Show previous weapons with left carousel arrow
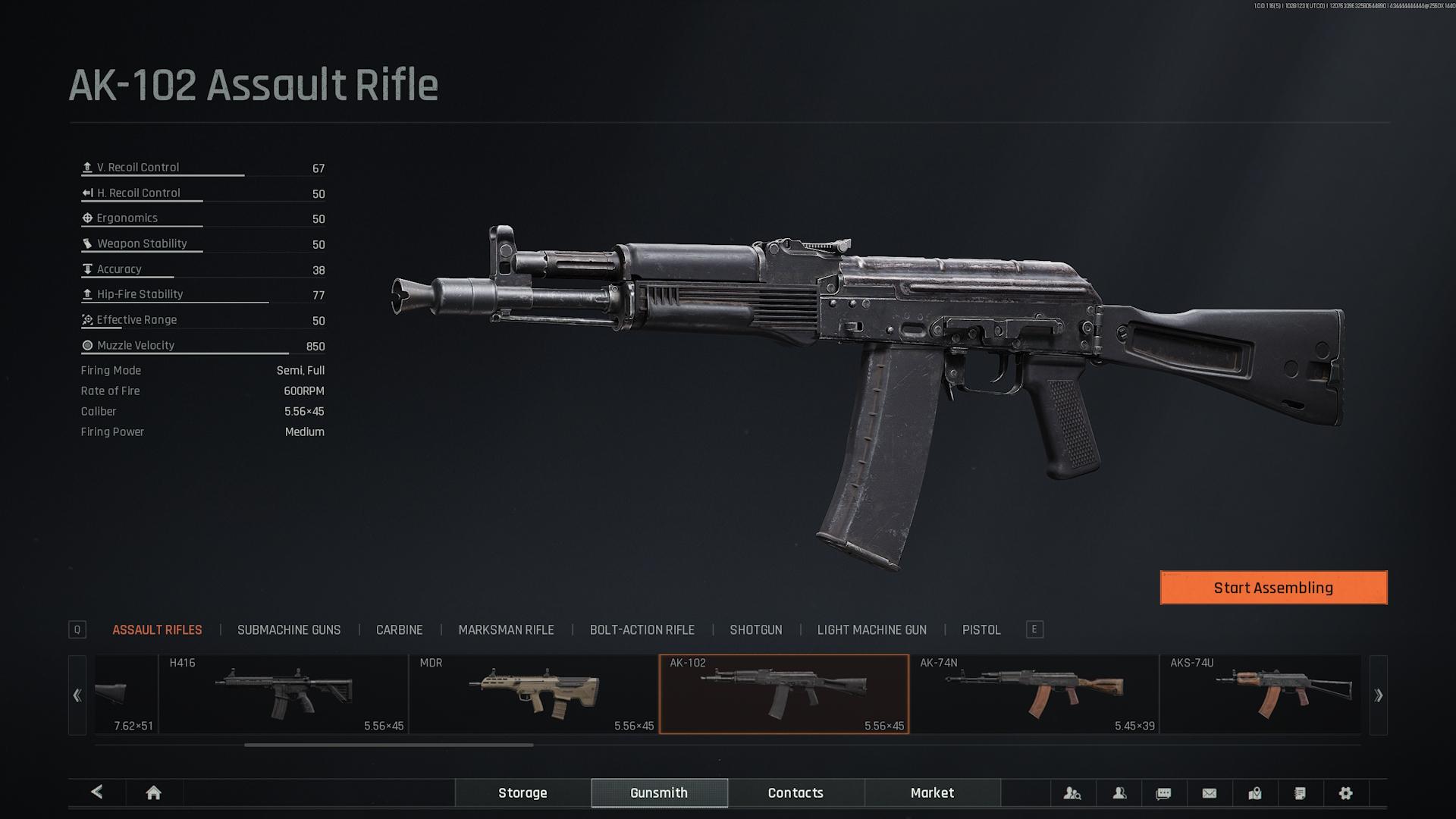1456x819 pixels. 77,695
